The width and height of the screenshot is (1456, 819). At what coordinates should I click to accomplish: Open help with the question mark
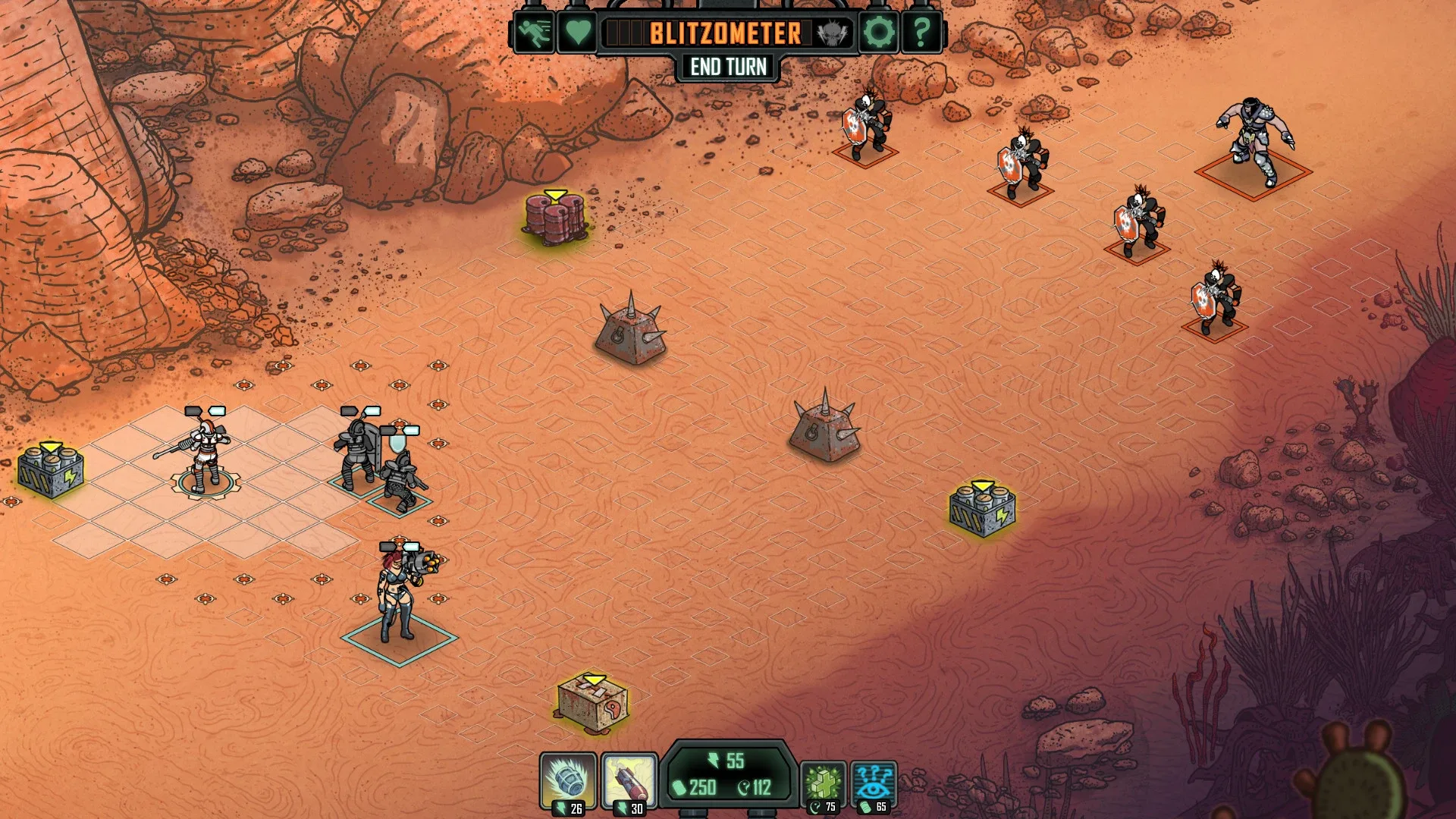(921, 33)
